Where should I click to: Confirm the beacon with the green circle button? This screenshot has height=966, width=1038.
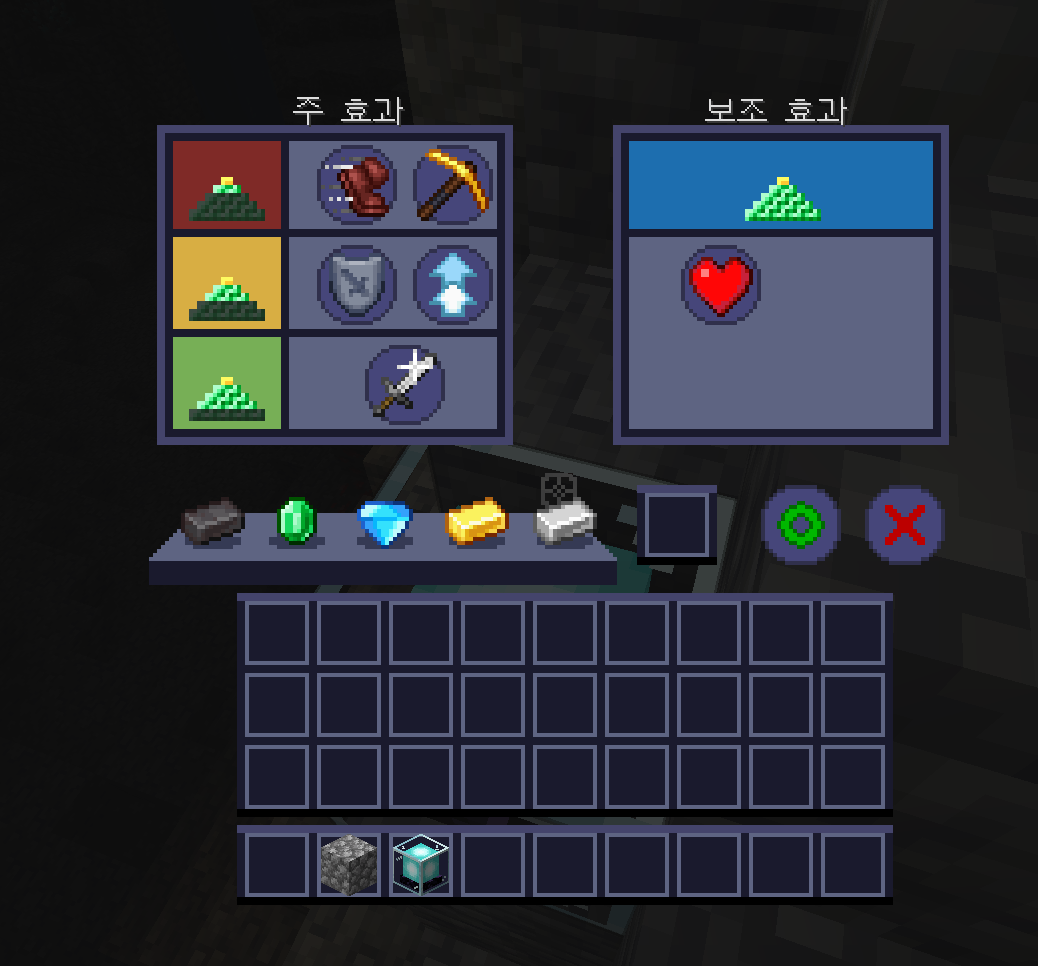pyautogui.click(x=801, y=525)
